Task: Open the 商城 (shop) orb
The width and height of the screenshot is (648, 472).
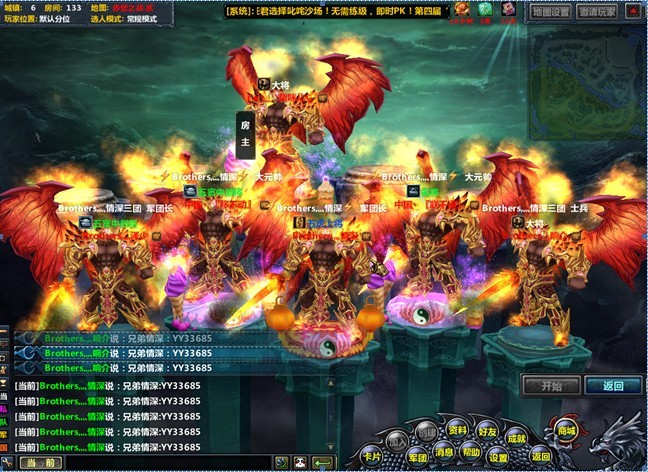Action: click(x=567, y=431)
